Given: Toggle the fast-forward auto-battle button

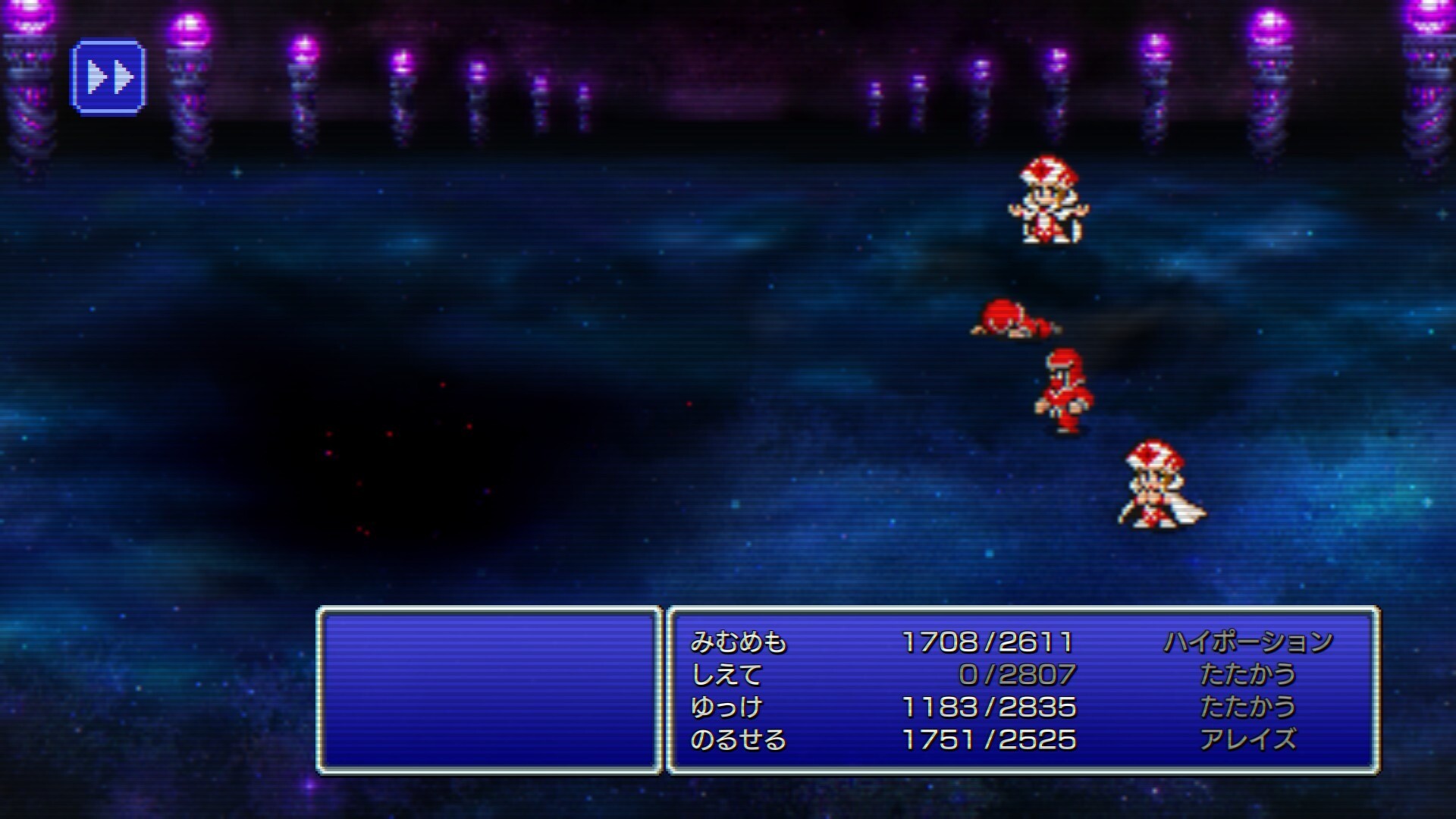Looking at the screenshot, I should (x=108, y=77).
